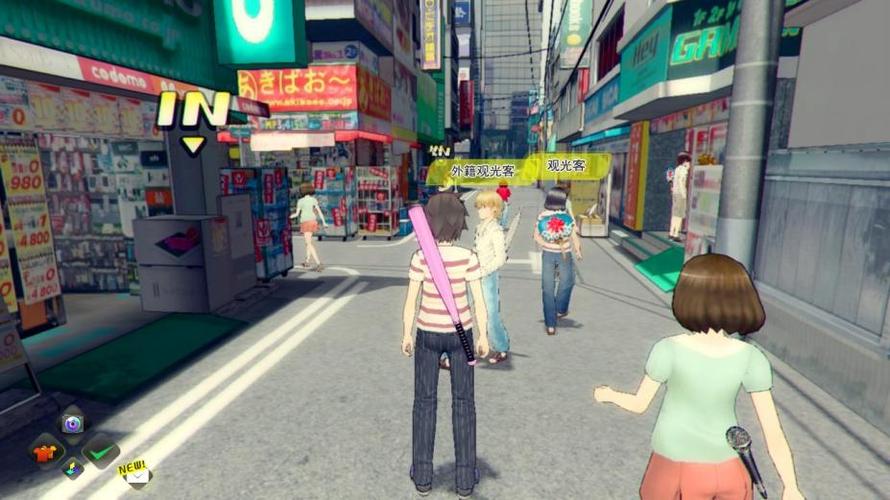Click the green checkmark icon
The height and width of the screenshot is (500, 890).
click(x=100, y=451)
